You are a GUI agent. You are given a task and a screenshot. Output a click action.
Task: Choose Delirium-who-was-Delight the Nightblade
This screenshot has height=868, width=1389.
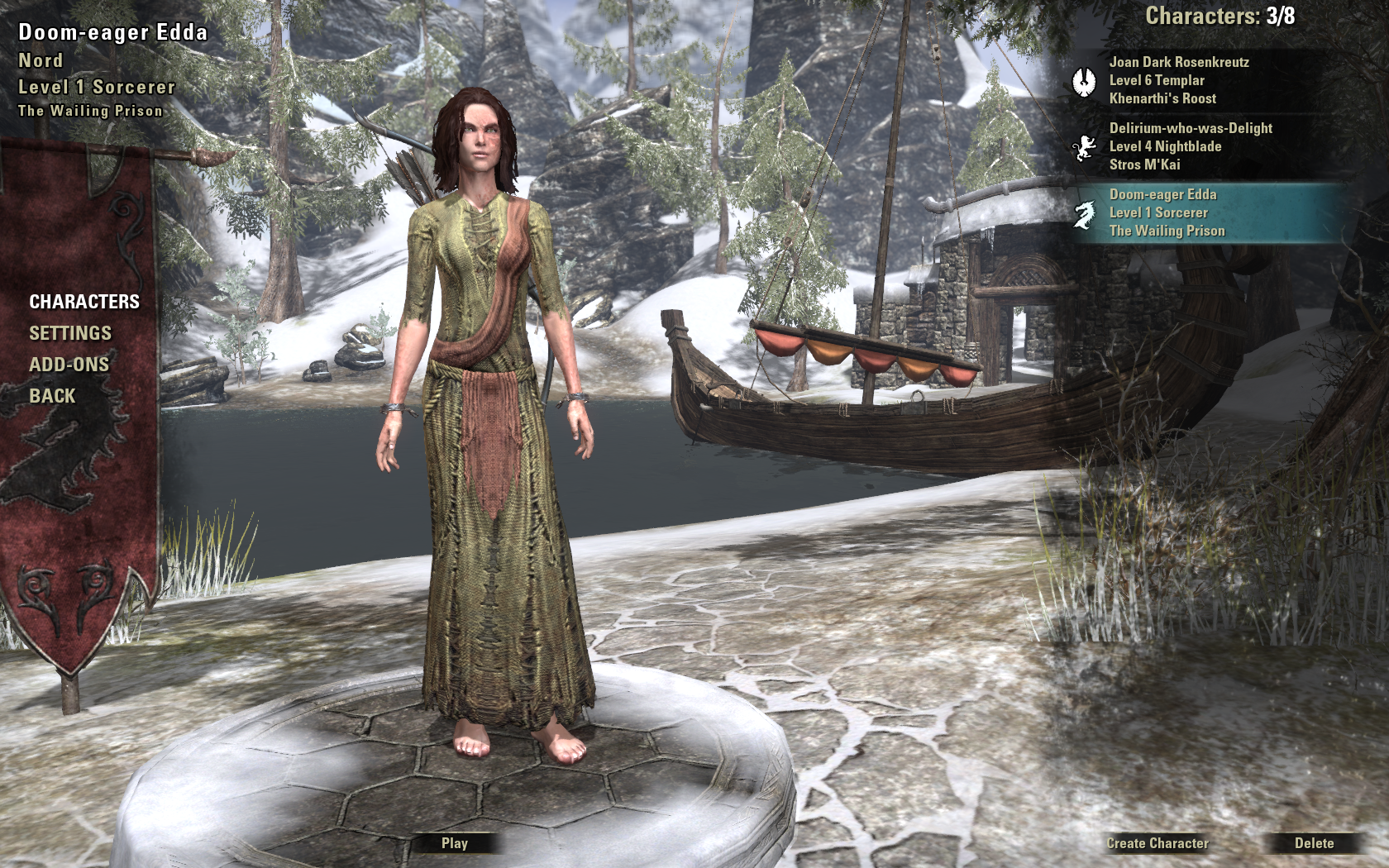(x=1191, y=146)
